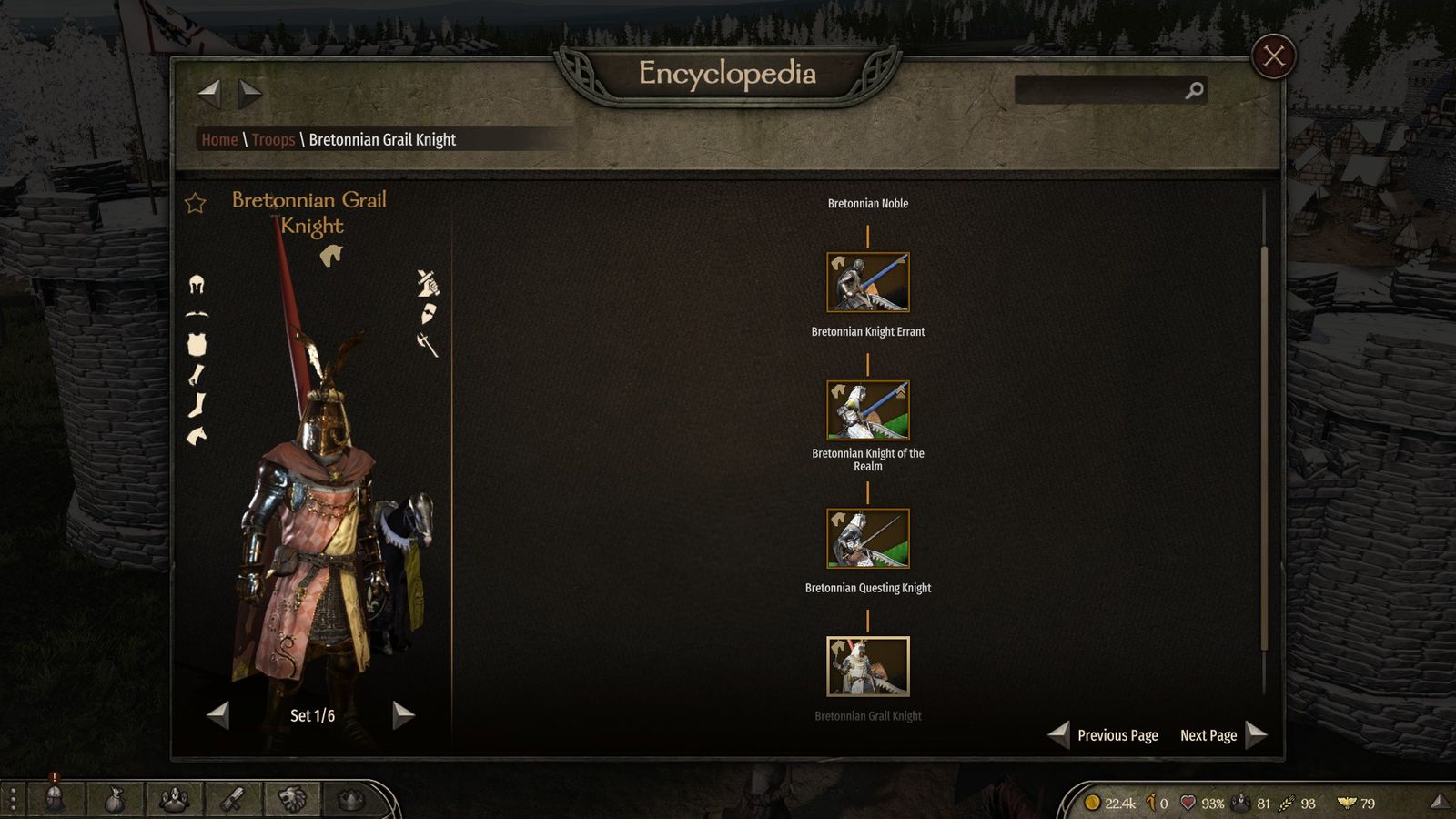Viewport: 1456px width, 819px height.
Task: Go forward with the right history arrow
Action: coord(250,92)
